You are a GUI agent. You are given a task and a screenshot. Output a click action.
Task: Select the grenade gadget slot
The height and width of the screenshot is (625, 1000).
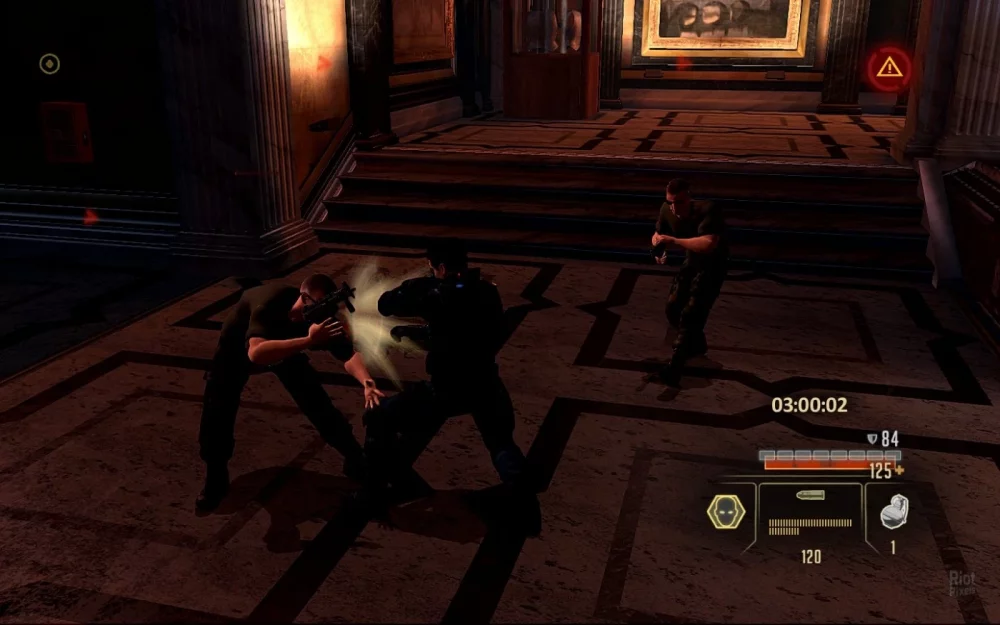click(x=893, y=512)
